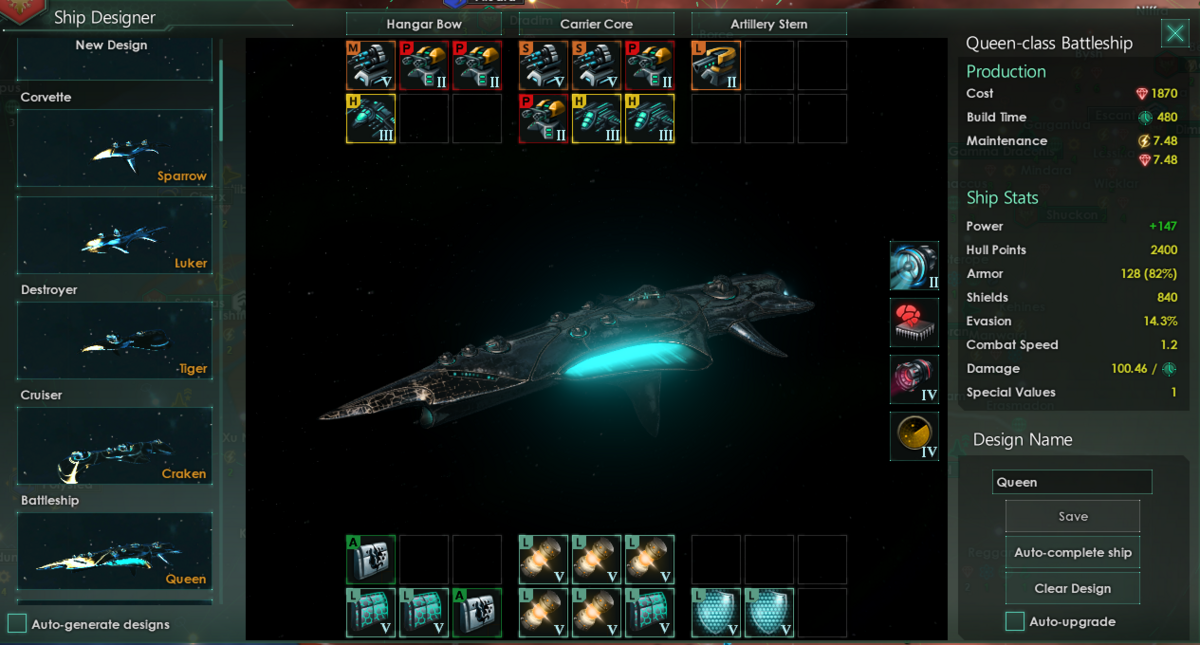The width and height of the screenshot is (1200, 645).
Task: Pick the Queen battleship design
Action: 115,550
